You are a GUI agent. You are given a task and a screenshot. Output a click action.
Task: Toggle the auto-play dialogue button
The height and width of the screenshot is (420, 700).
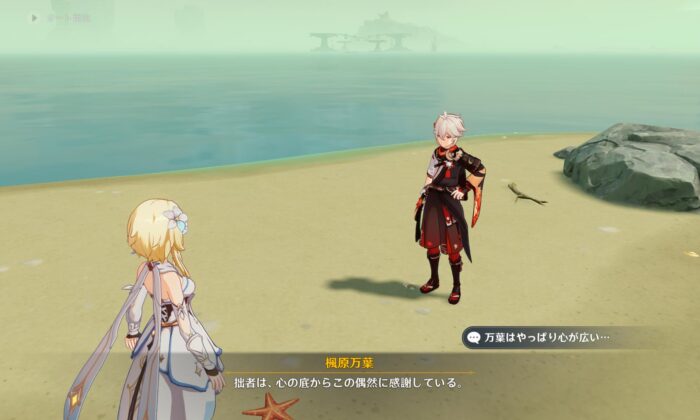[34, 17]
